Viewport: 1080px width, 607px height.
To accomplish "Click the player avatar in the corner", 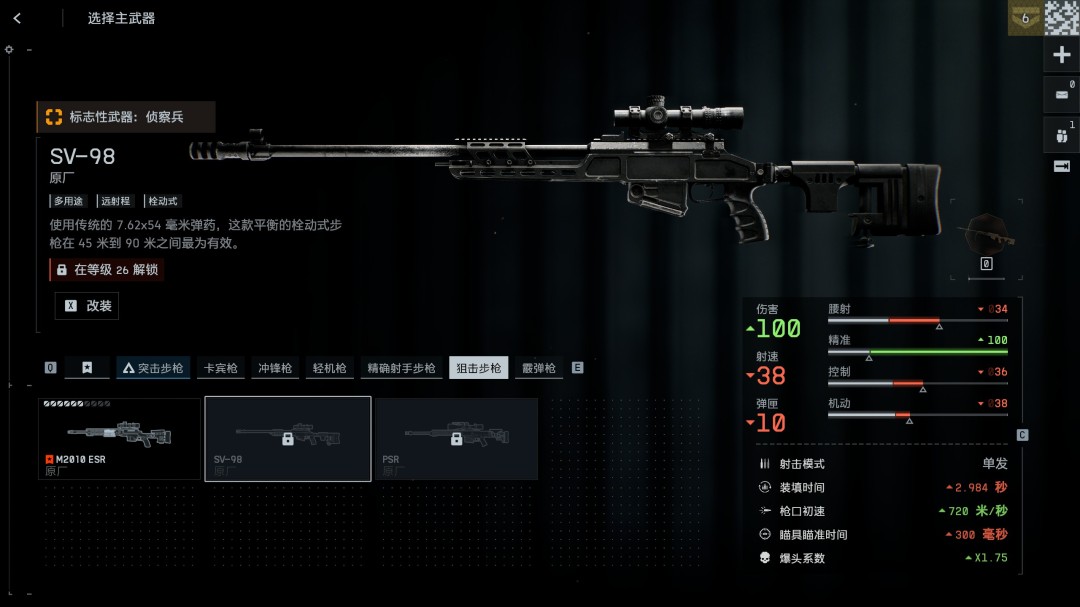I will (x=1062, y=18).
